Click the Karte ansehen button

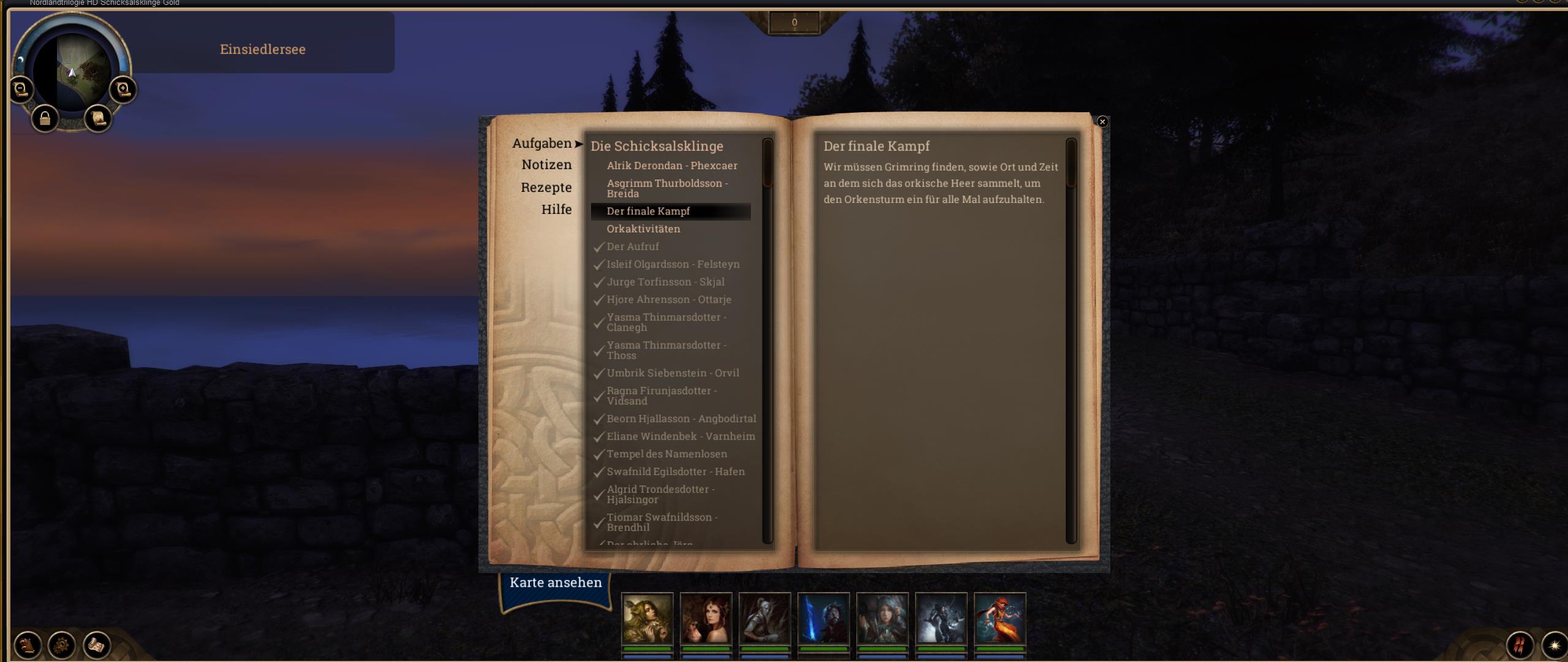pyautogui.click(x=555, y=582)
